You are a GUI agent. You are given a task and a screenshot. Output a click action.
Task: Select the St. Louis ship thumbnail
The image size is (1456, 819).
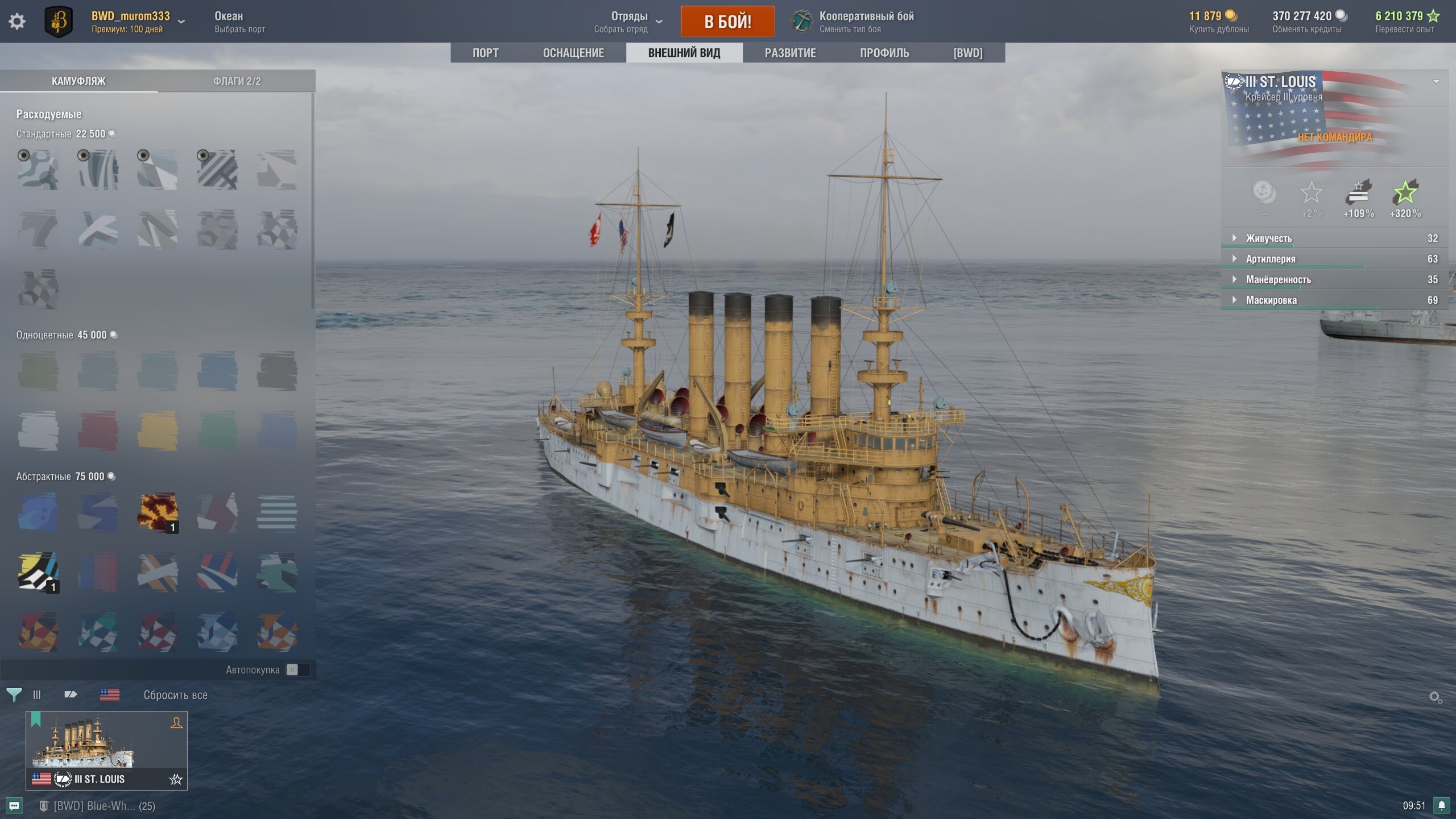point(106,749)
